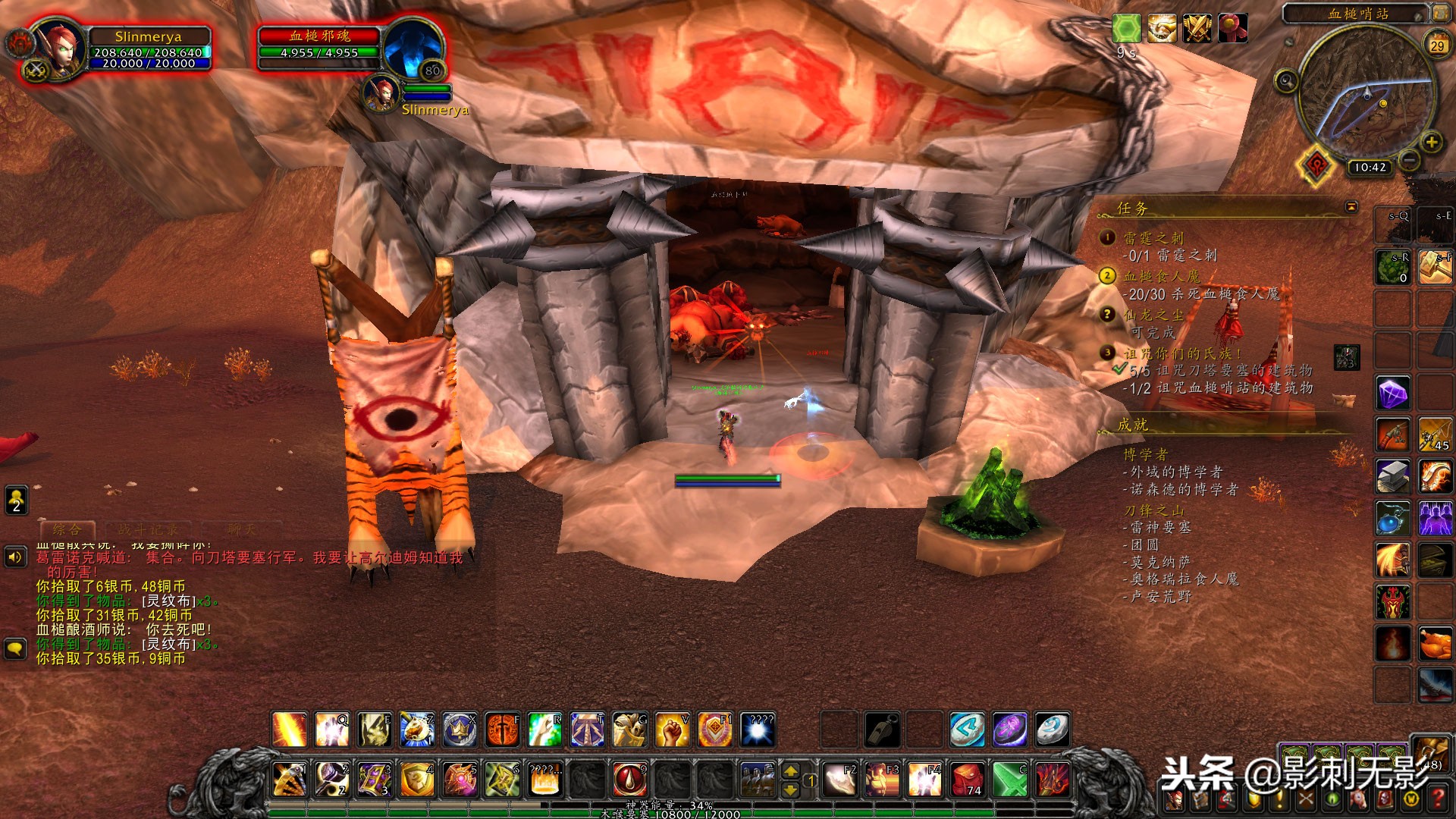The height and width of the screenshot is (819, 1456).
Task: Zoom in the minimap with the plus button
Action: pos(1431,142)
